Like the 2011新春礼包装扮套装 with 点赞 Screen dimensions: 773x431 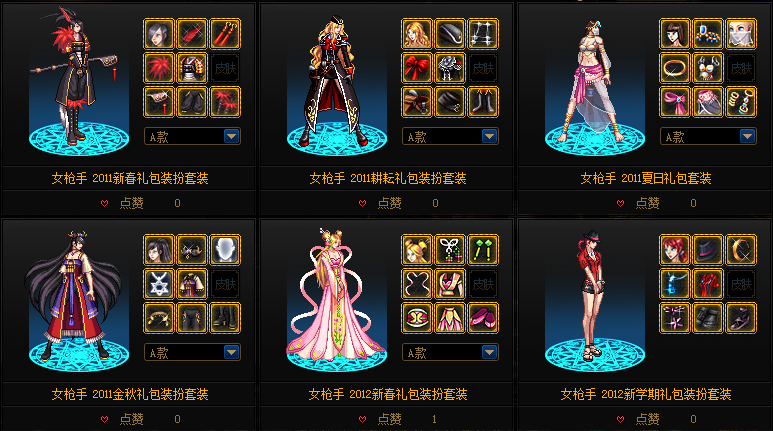tap(130, 203)
